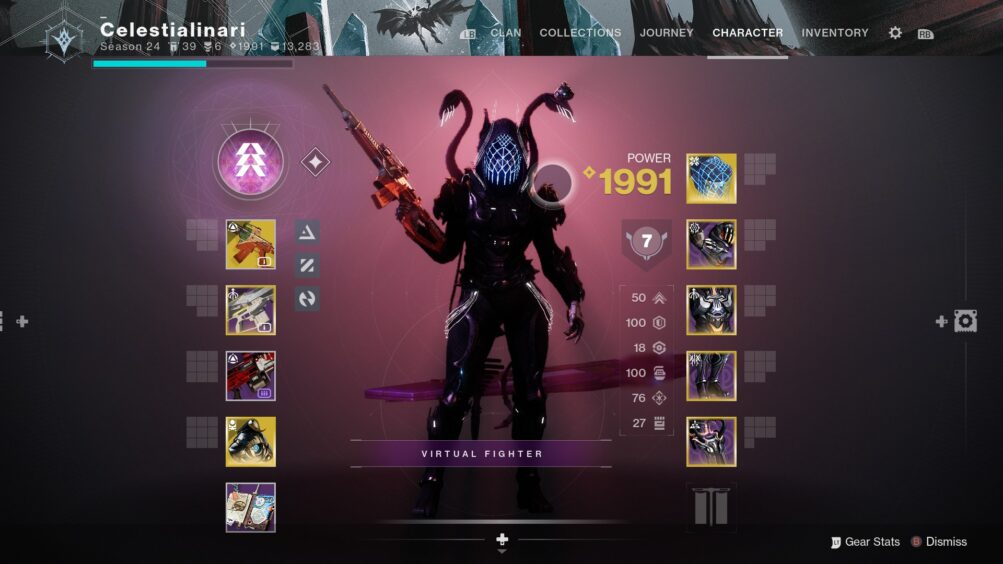This screenshot has width=1003, height=564.
Task: Go to the Journey tab
Action: click(666, 33)
